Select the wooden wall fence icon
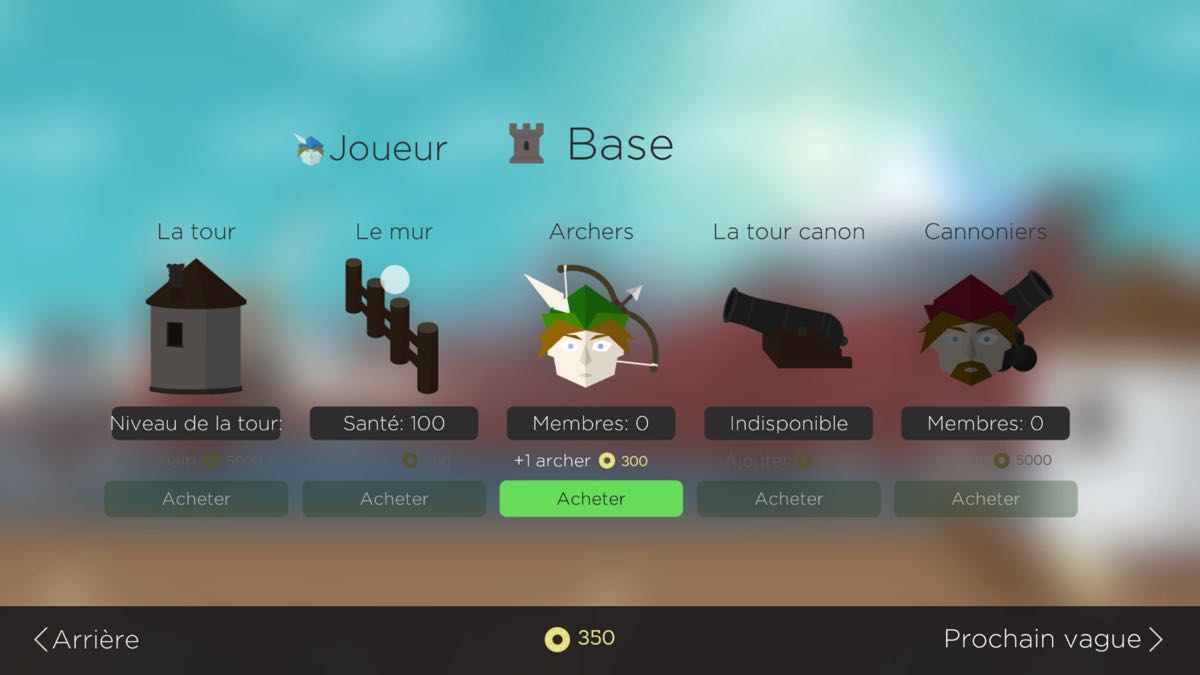 [x=392, y=326]
